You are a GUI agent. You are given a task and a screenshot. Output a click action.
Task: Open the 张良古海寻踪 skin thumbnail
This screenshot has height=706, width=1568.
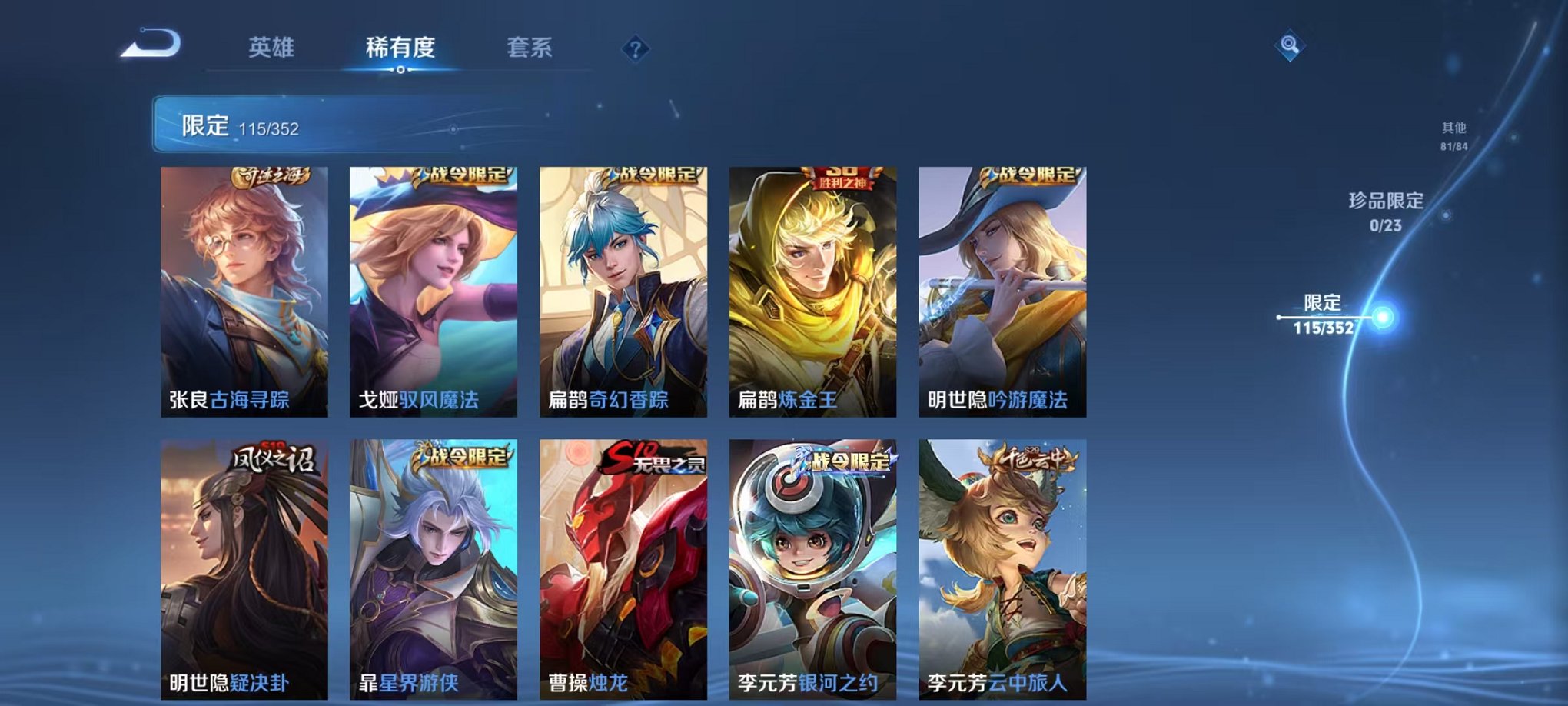[244, 292]
